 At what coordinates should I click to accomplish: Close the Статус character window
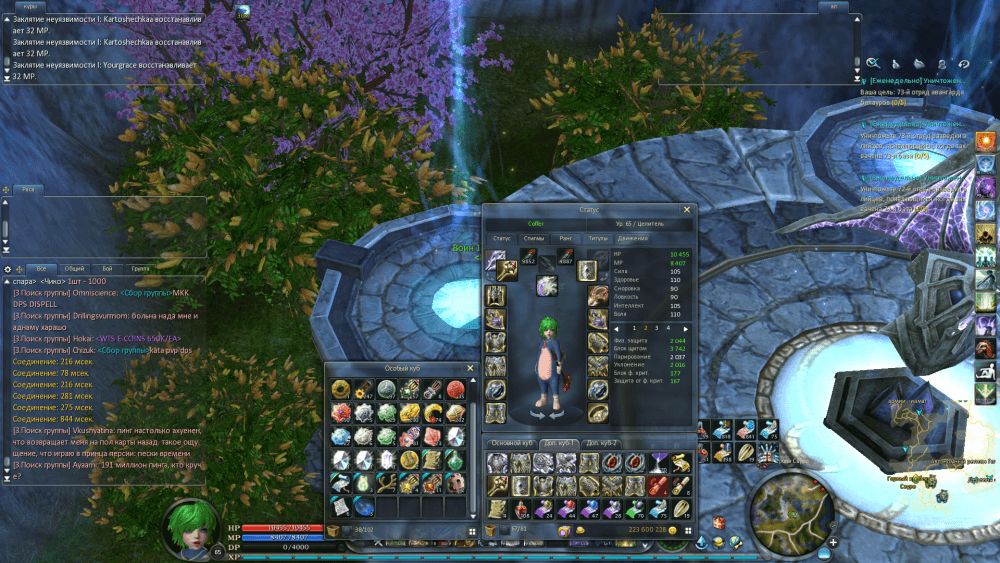coord(686,210)
